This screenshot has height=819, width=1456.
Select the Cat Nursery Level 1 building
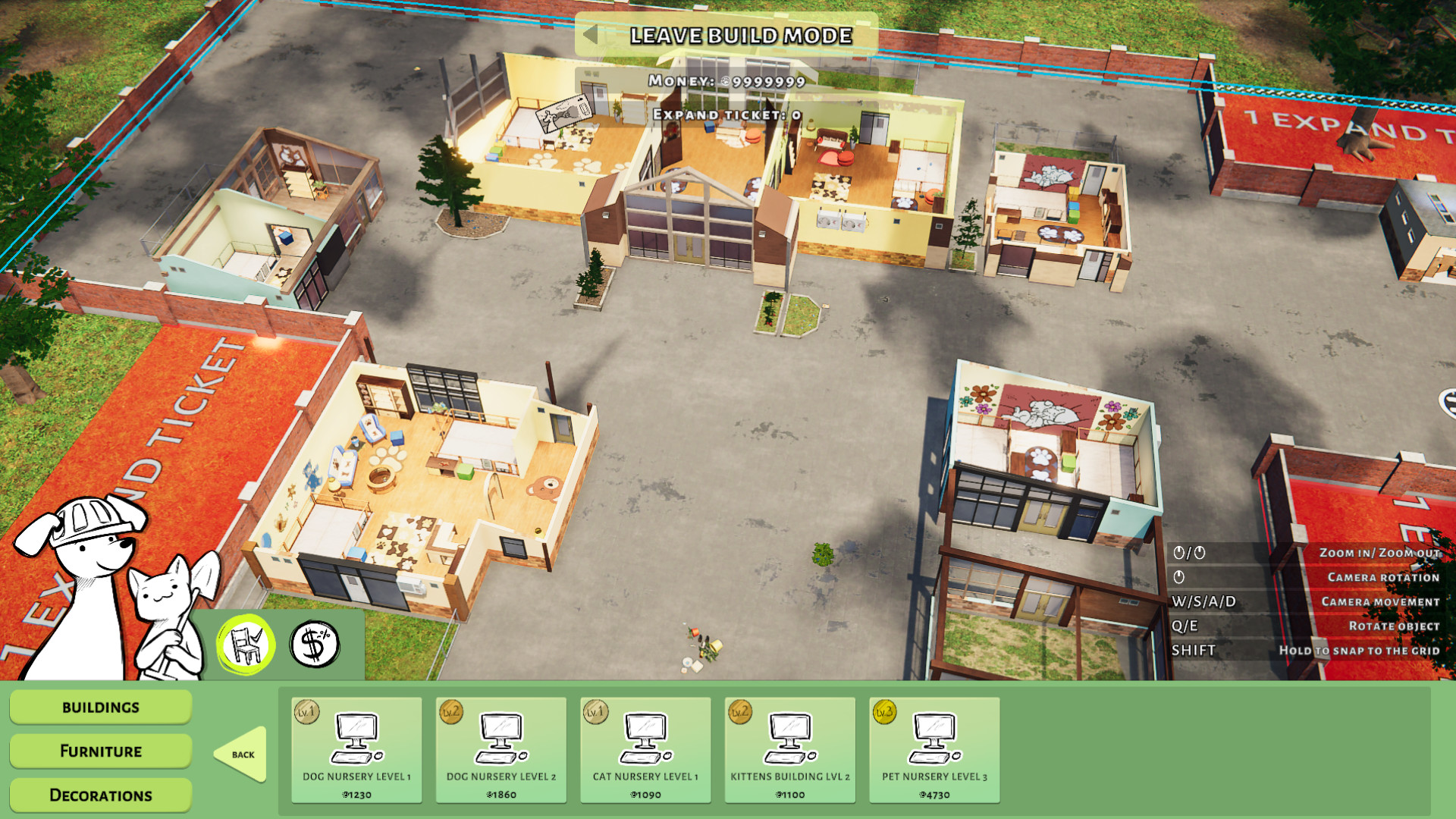tap(644, 747)
